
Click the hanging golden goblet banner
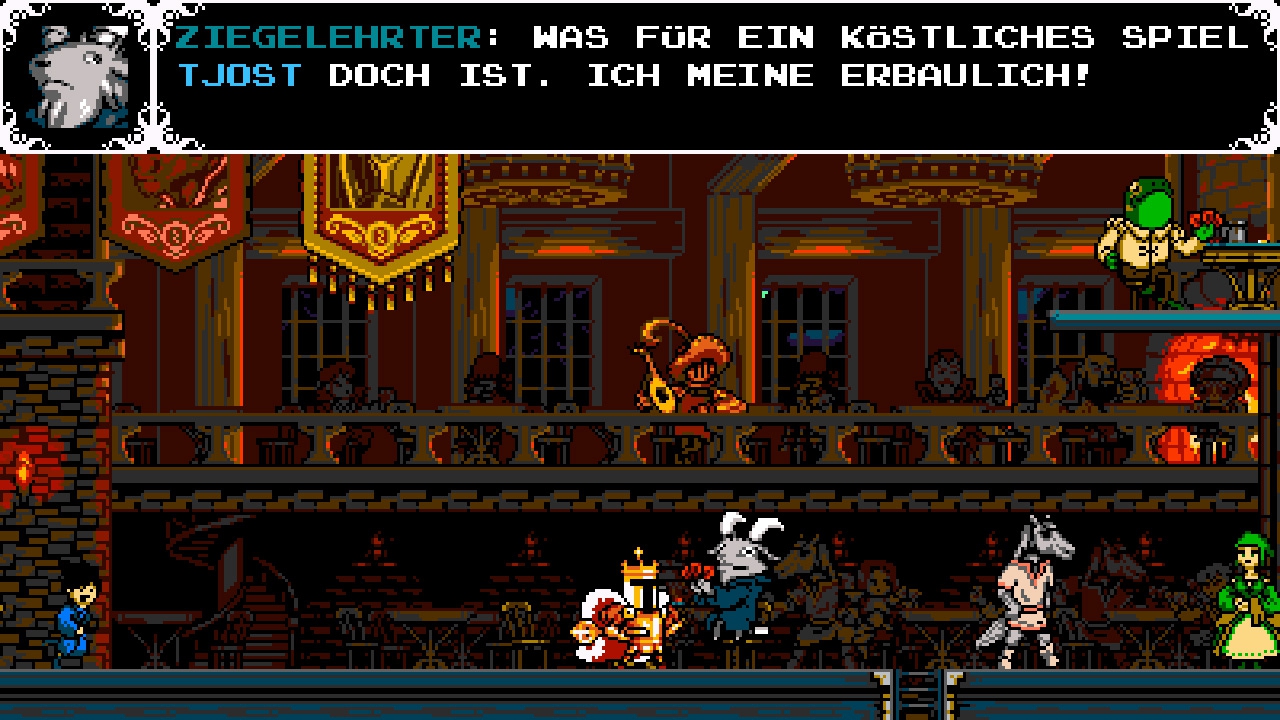380,230
